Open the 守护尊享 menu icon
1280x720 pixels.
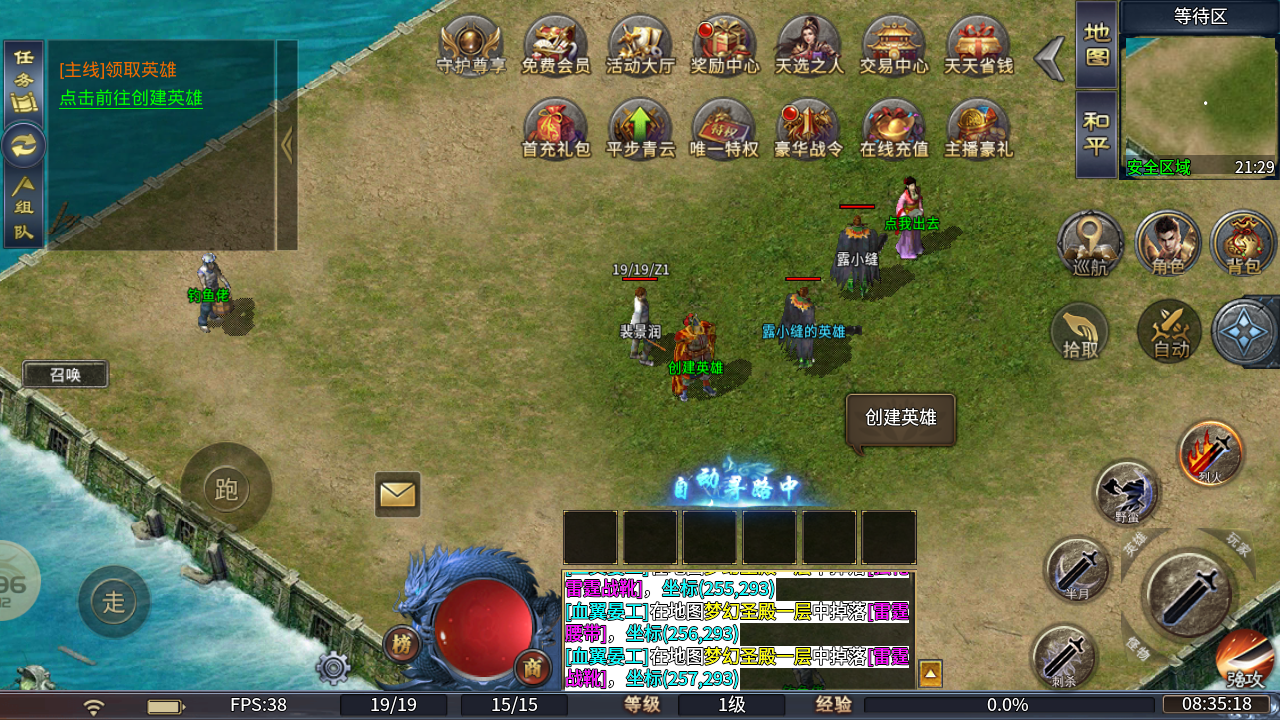coord(471,45)
